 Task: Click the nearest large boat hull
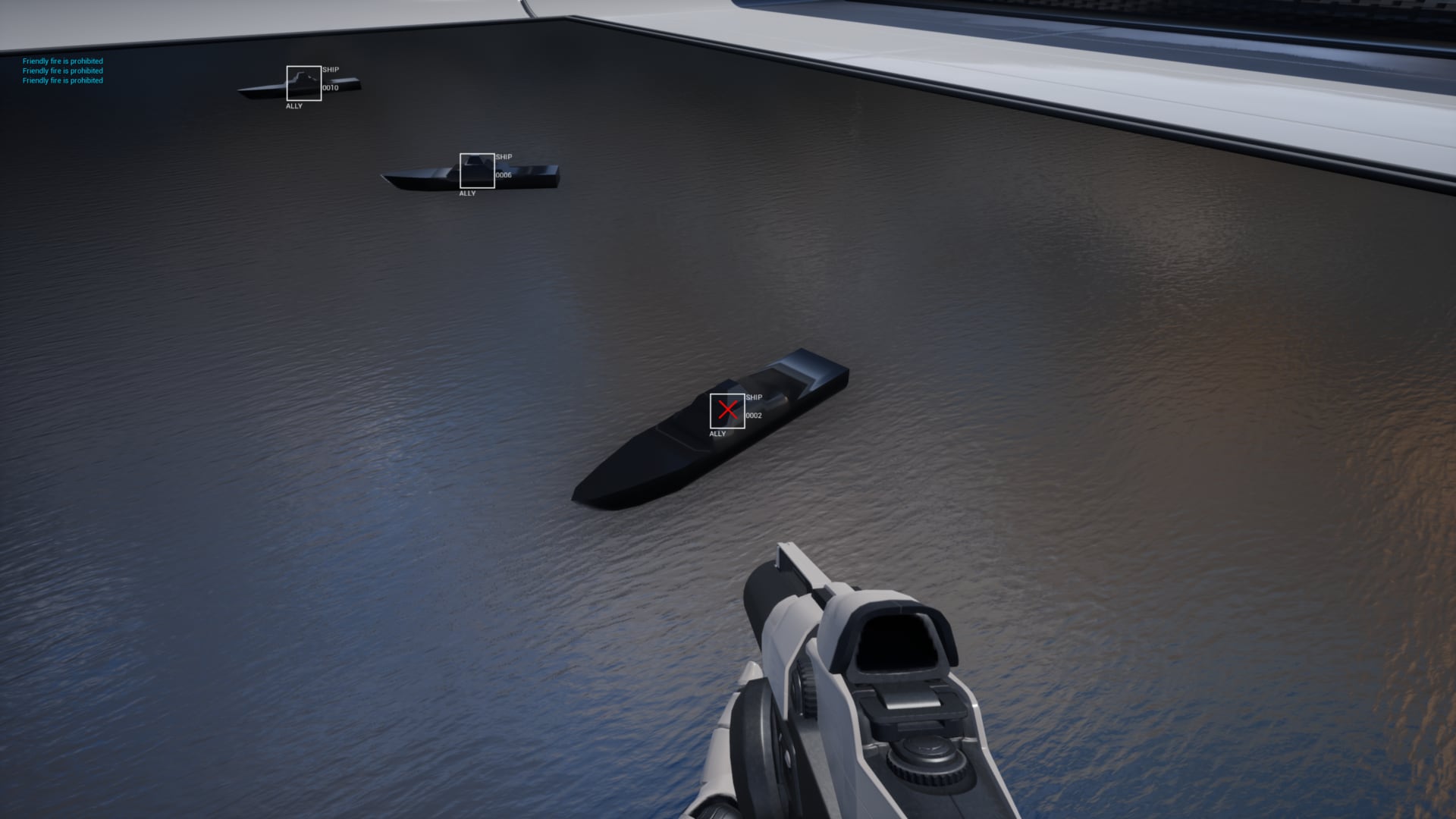point(682,447)
